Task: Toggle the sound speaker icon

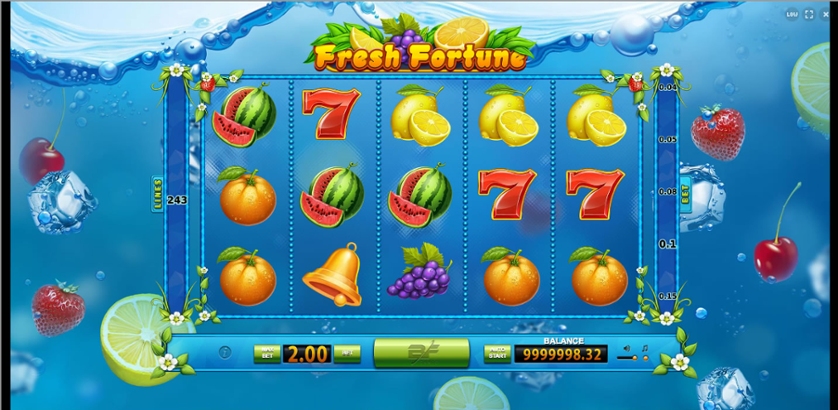Action: click(627, 347)
